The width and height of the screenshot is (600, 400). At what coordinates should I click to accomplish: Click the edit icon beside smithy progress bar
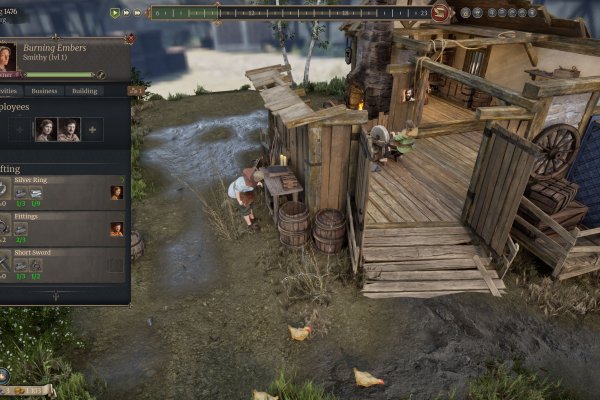[102, 74]
